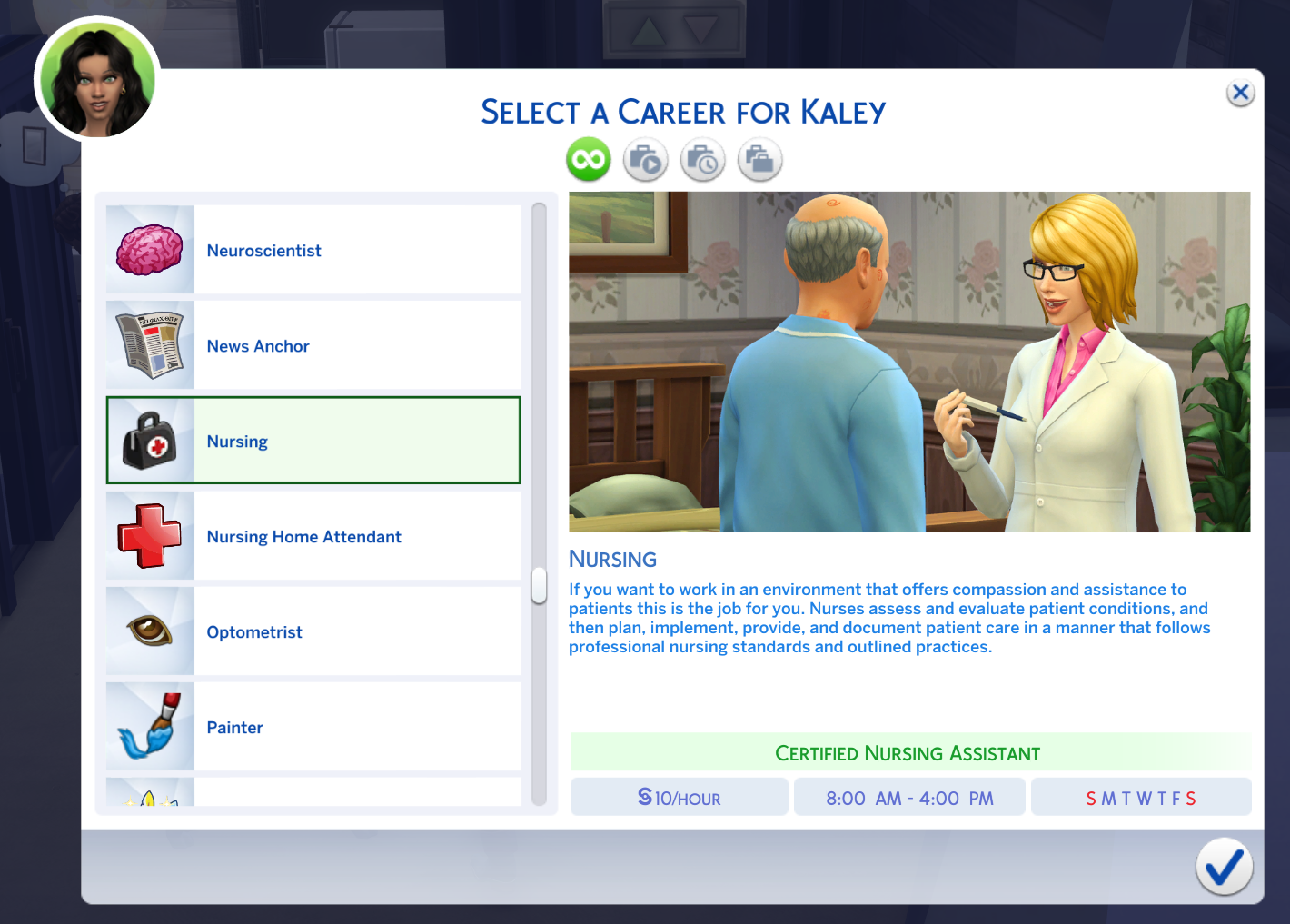Toggle the double briefcase career filter
This screenshot has width=1290, height=924.
(x=759, y=159)
